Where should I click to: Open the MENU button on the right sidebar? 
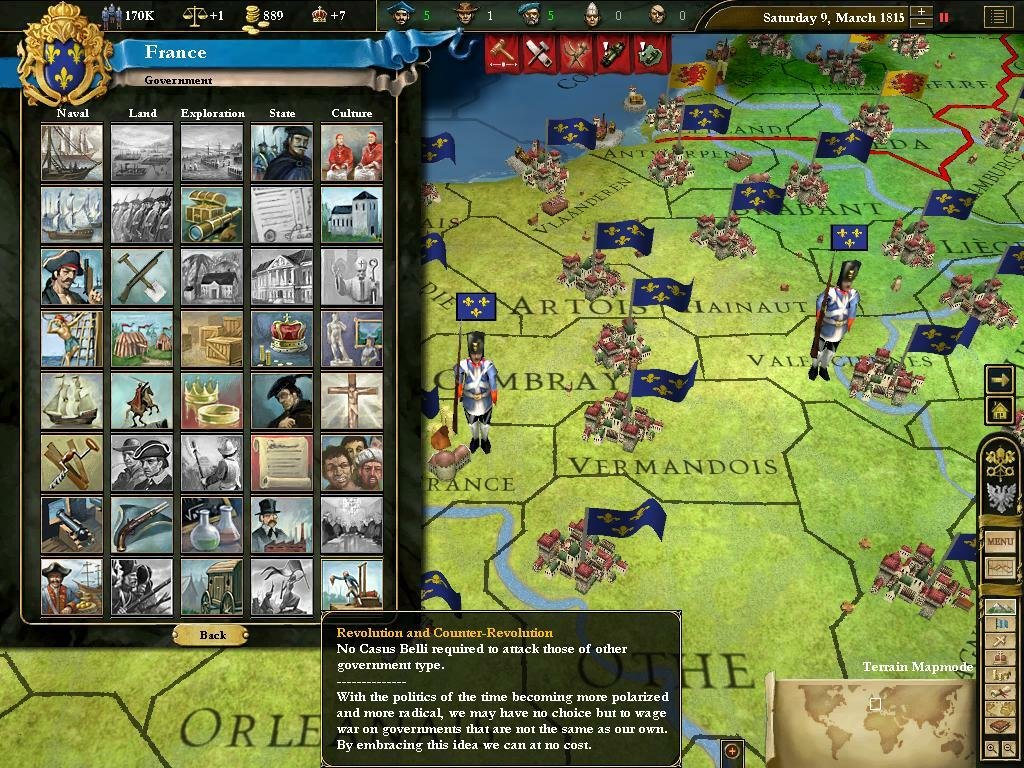(x=1000, y=541)
